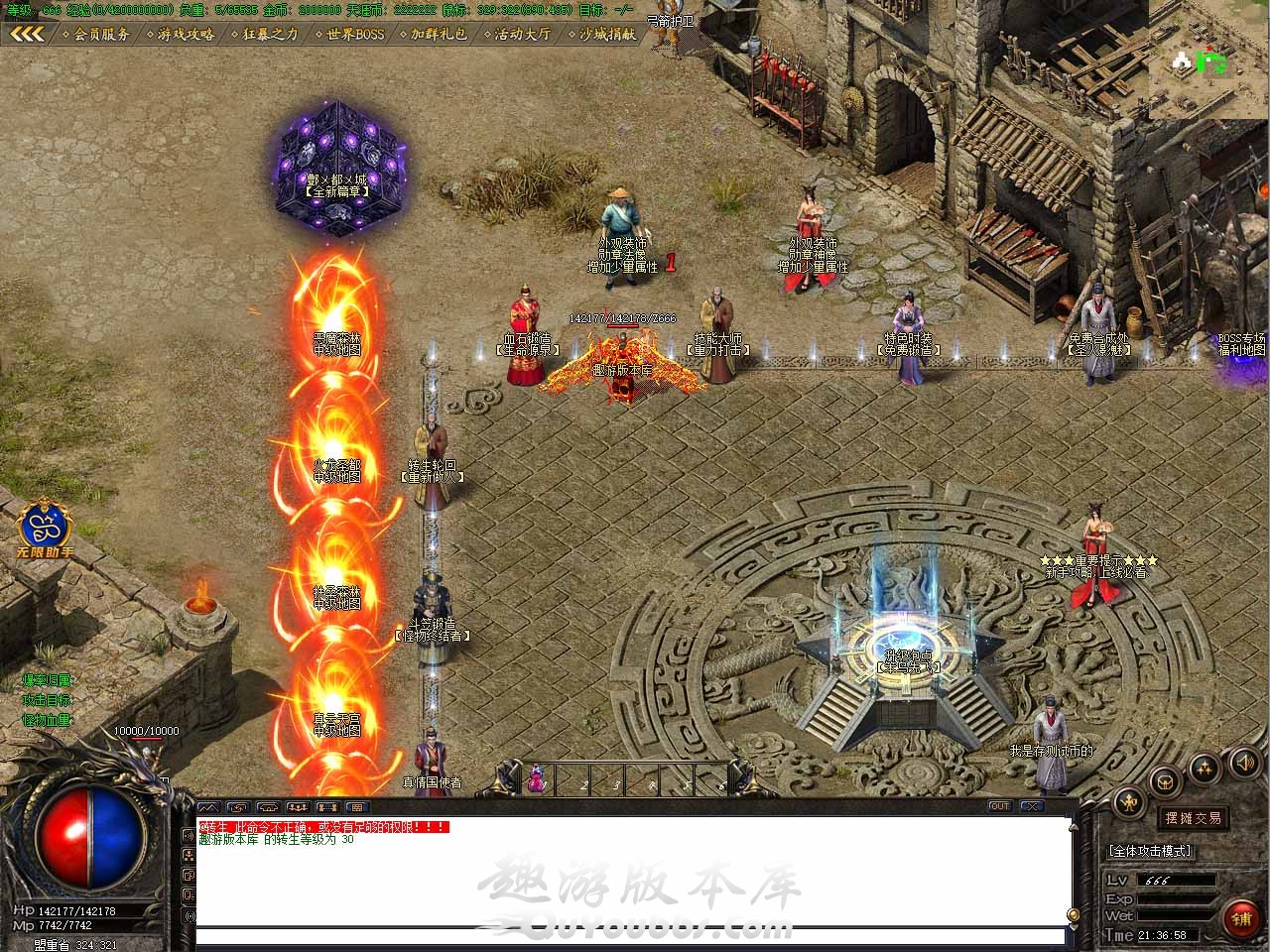
Task: Open the minimap in the corner
Action: click(x=1209, y=59)
